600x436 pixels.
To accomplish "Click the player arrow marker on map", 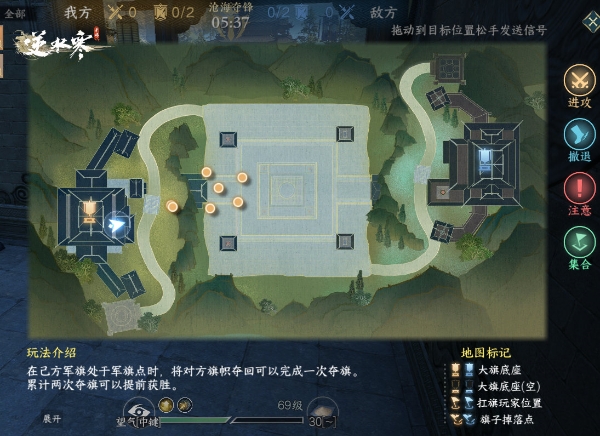I will click(117, 225).
